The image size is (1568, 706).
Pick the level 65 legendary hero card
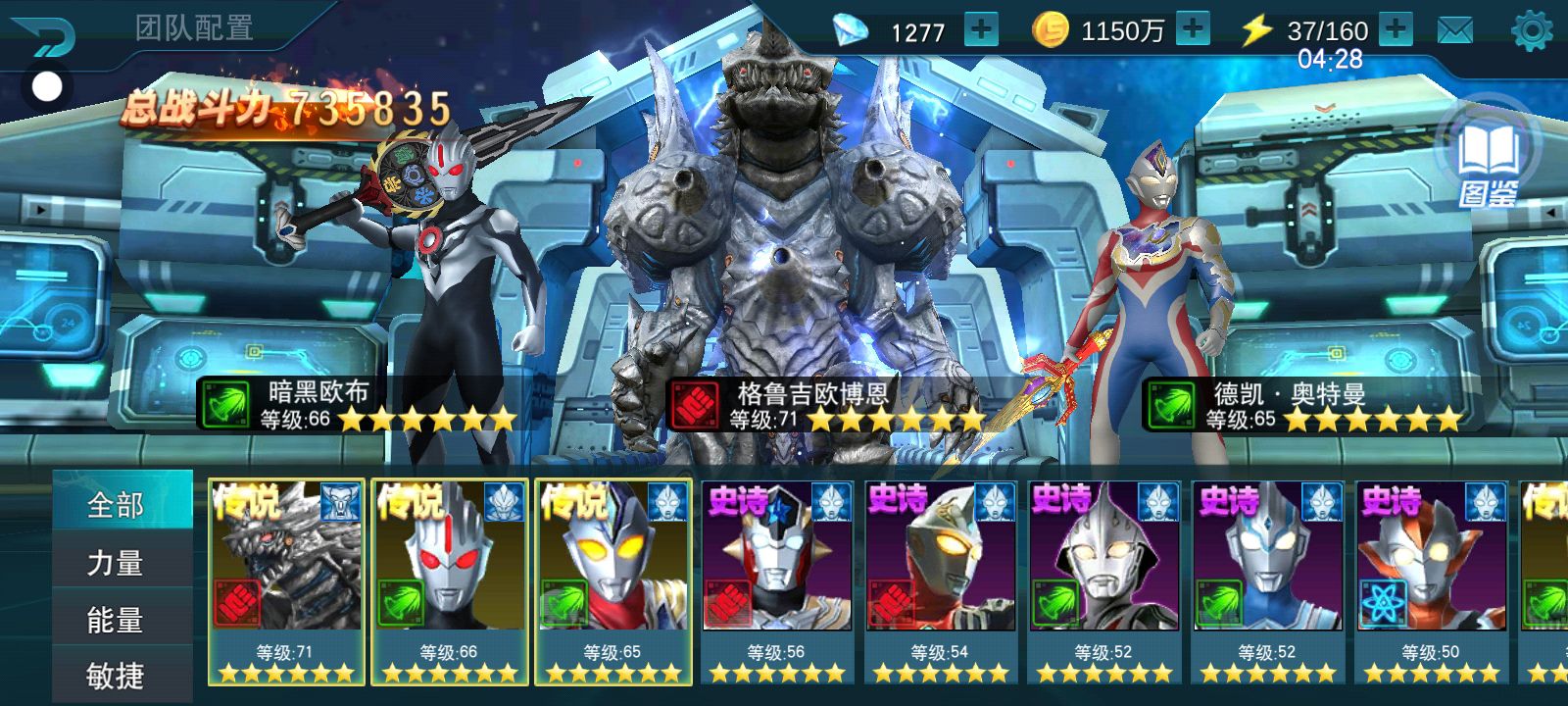612,580
